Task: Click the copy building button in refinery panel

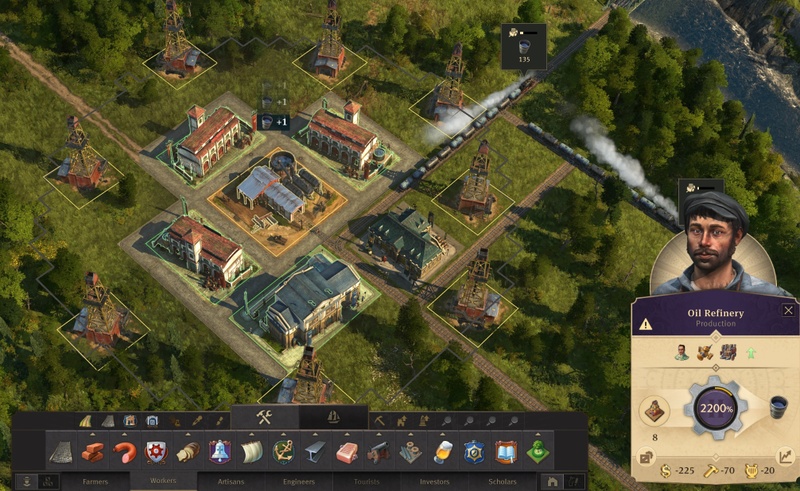Action: 646,457
